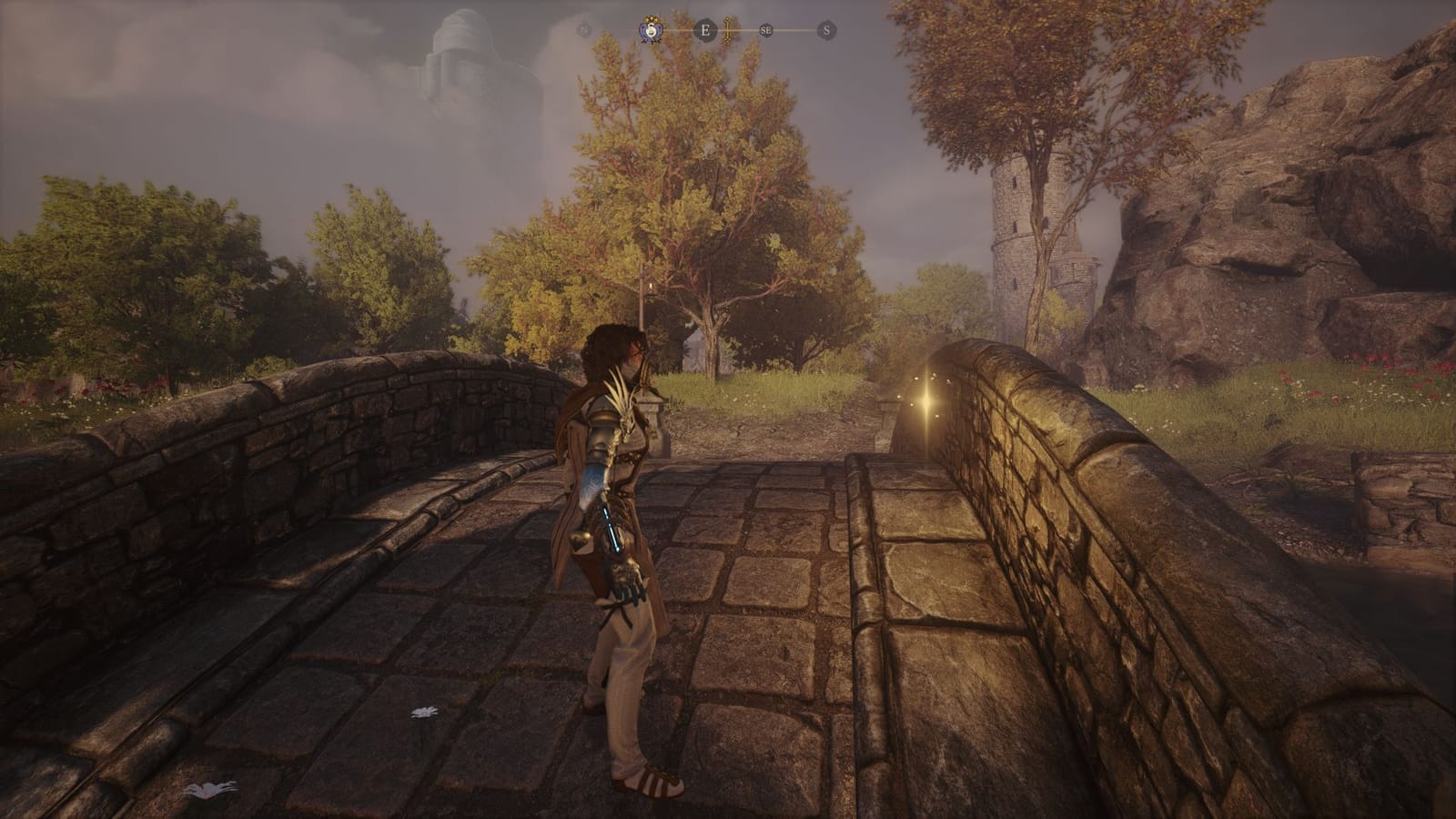Click the crown atop the blue crest emblem

tap(653, 20)
